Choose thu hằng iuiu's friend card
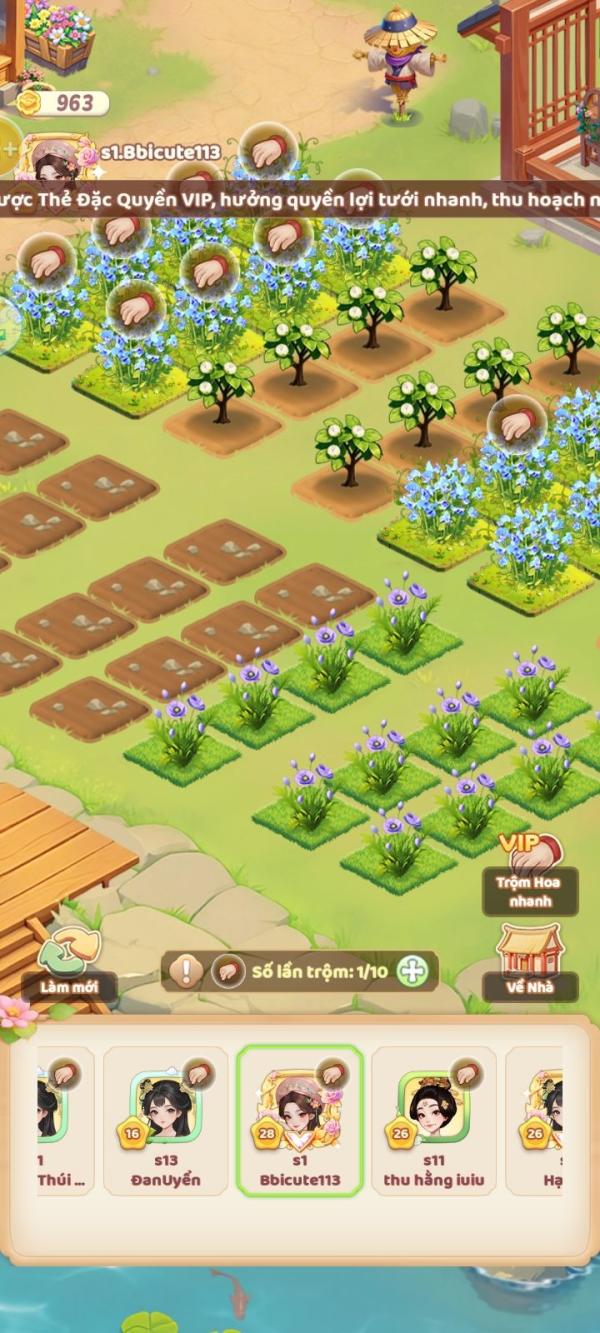Screen dimensions: 600x1333 click(x=433, y=1120)
